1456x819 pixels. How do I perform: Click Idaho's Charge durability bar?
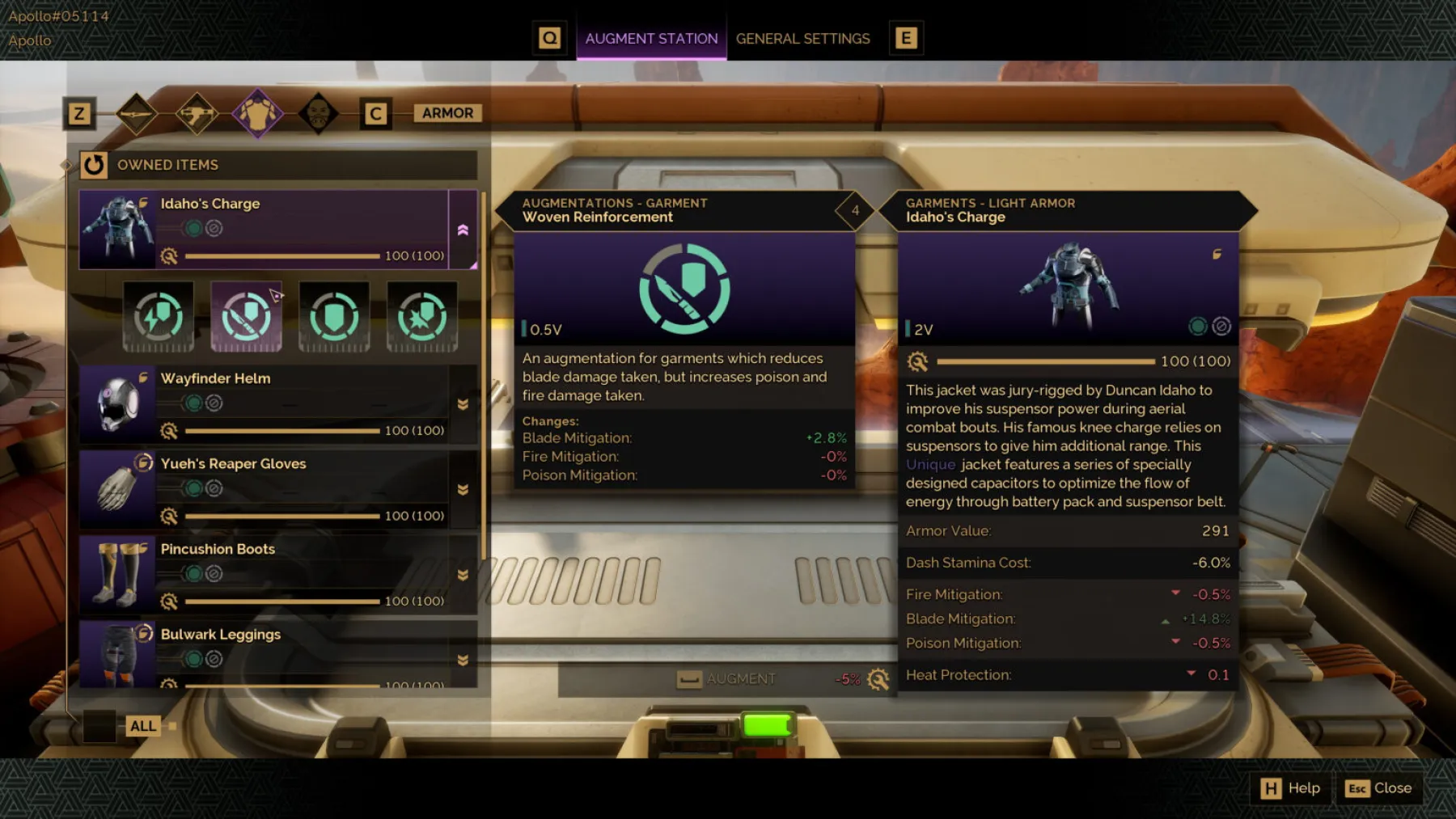(281, 255)
